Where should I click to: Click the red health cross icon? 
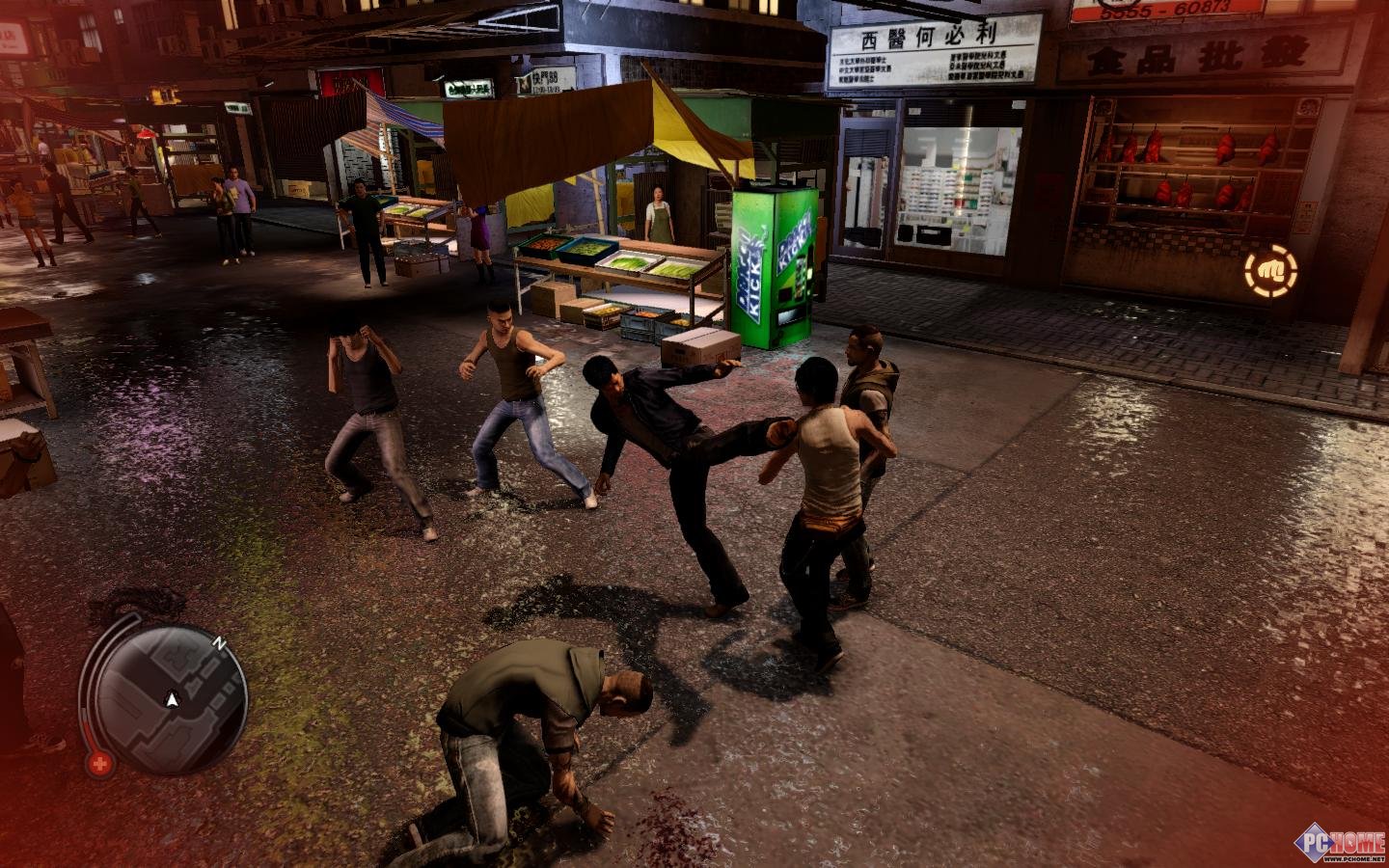98,764
